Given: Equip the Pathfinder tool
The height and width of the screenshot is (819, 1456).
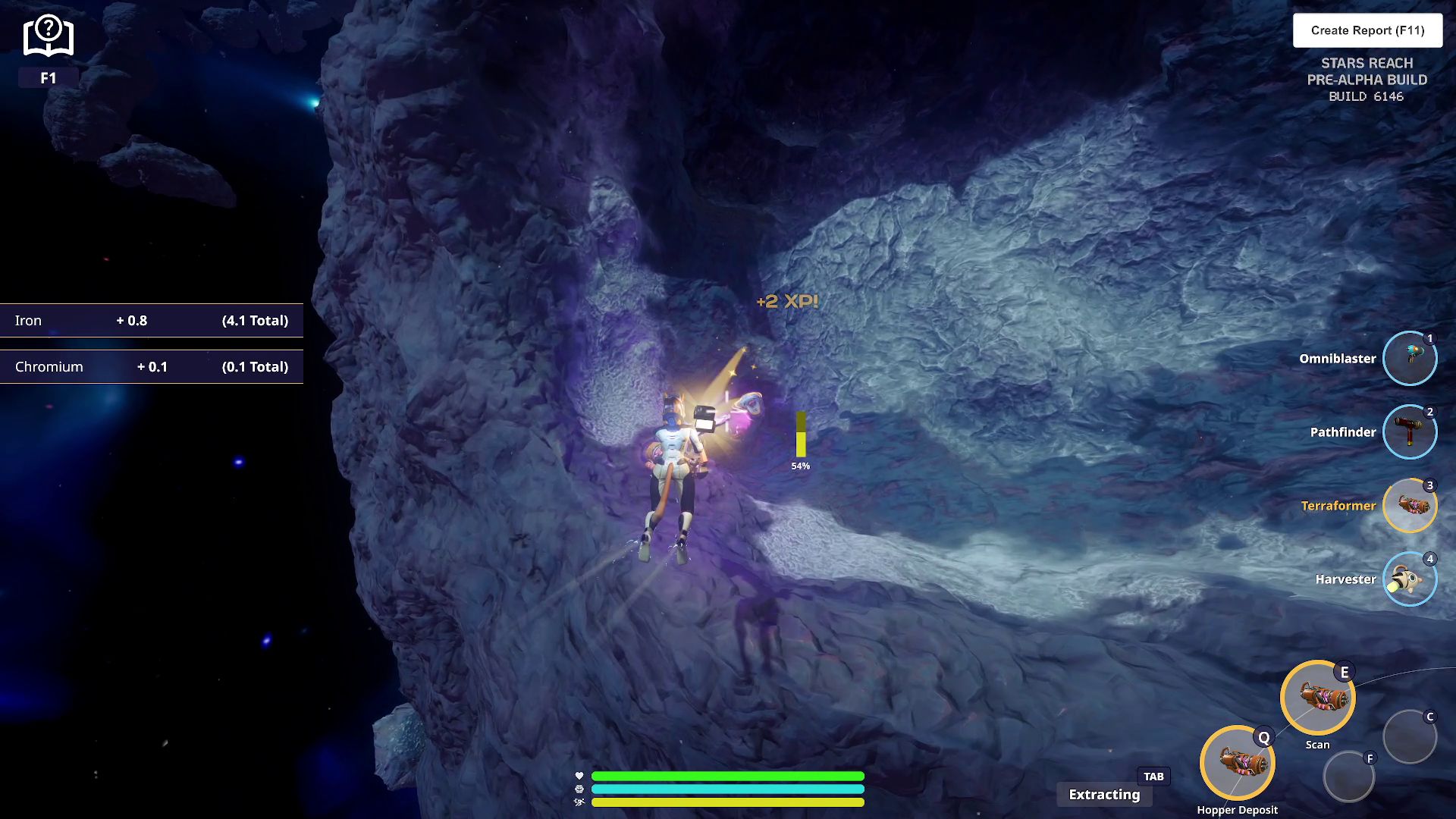Looking at the screenshot, I should click(1409, 431).
